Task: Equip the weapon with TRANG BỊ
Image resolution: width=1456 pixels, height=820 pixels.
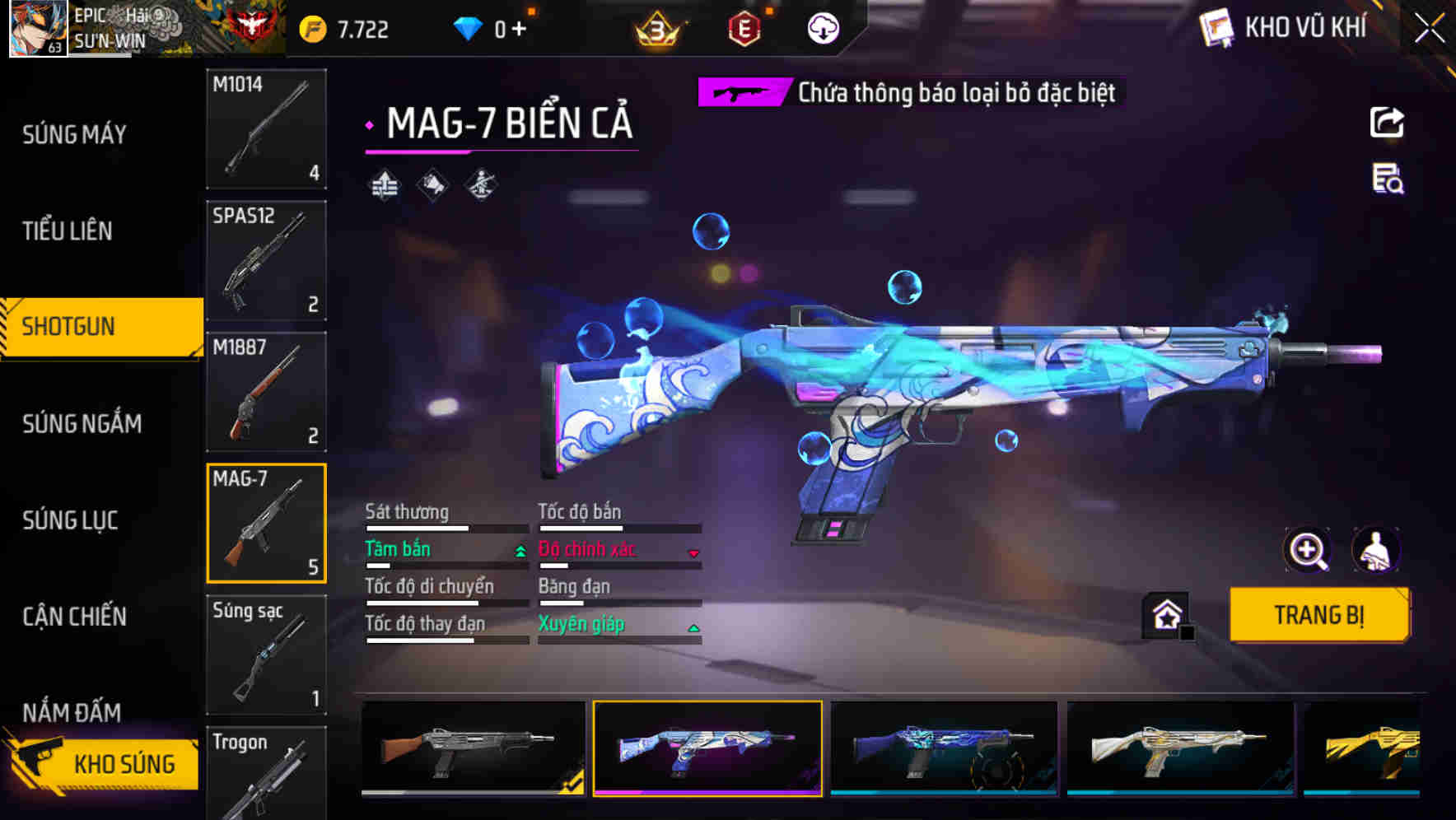Action: (1318, 614)
